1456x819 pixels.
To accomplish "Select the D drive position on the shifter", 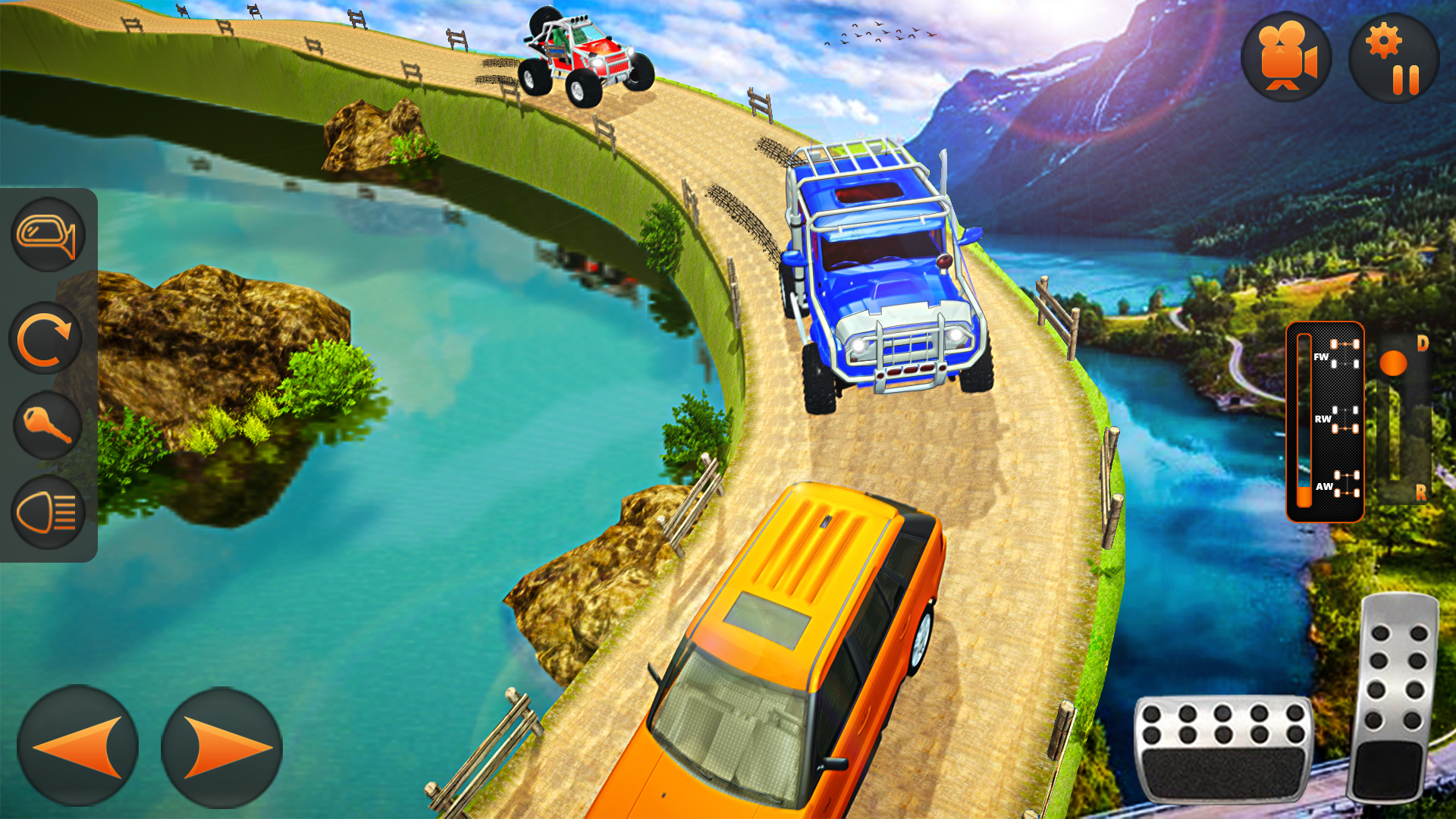I will pos(1422,344).
